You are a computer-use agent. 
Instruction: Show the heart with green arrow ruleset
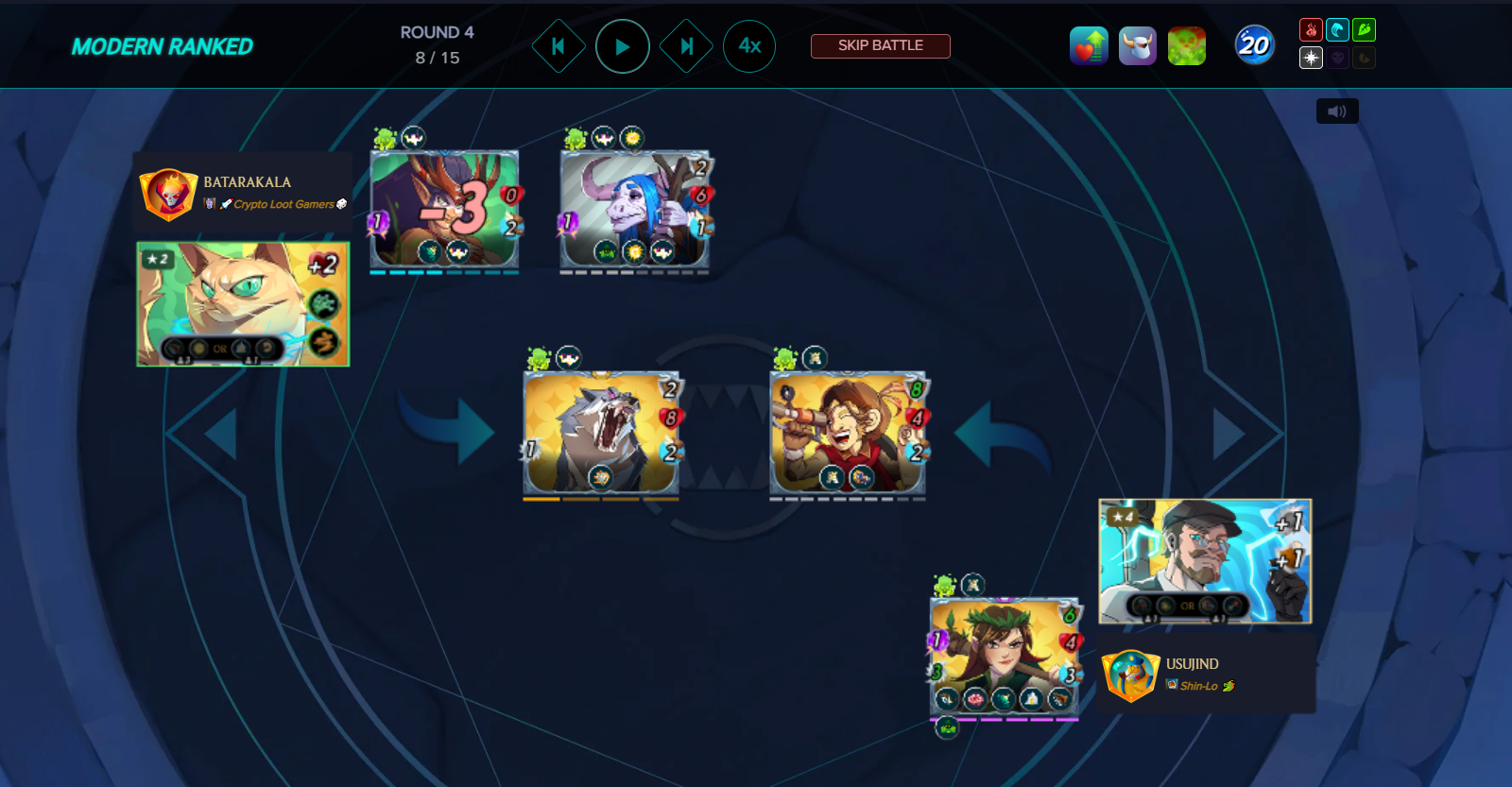[x=1089, y=46]
